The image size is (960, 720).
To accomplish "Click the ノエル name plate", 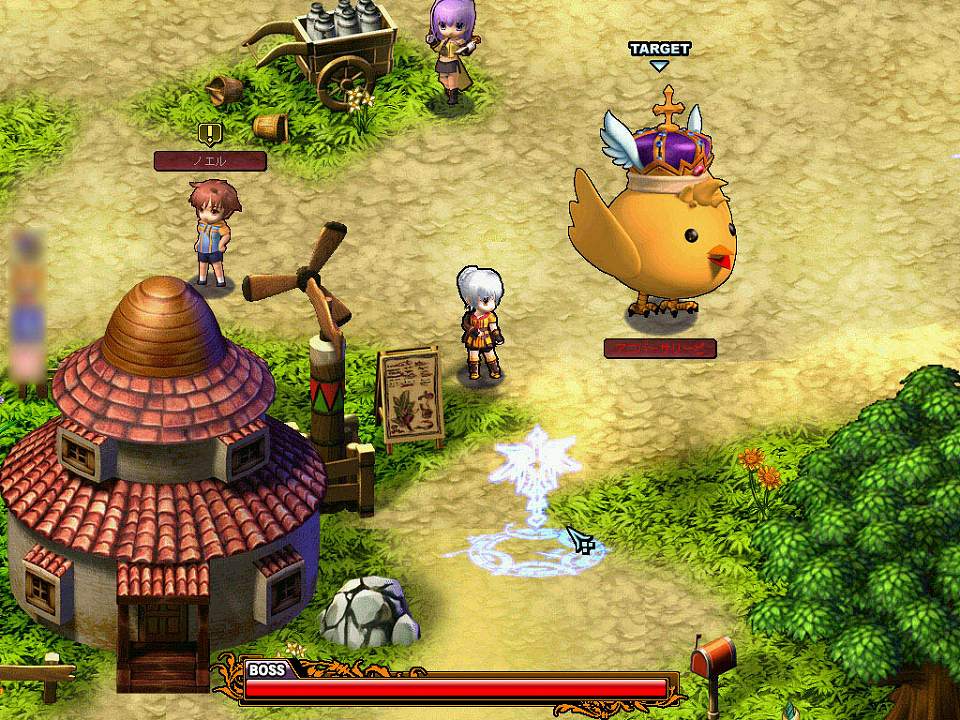I will 210,161.
